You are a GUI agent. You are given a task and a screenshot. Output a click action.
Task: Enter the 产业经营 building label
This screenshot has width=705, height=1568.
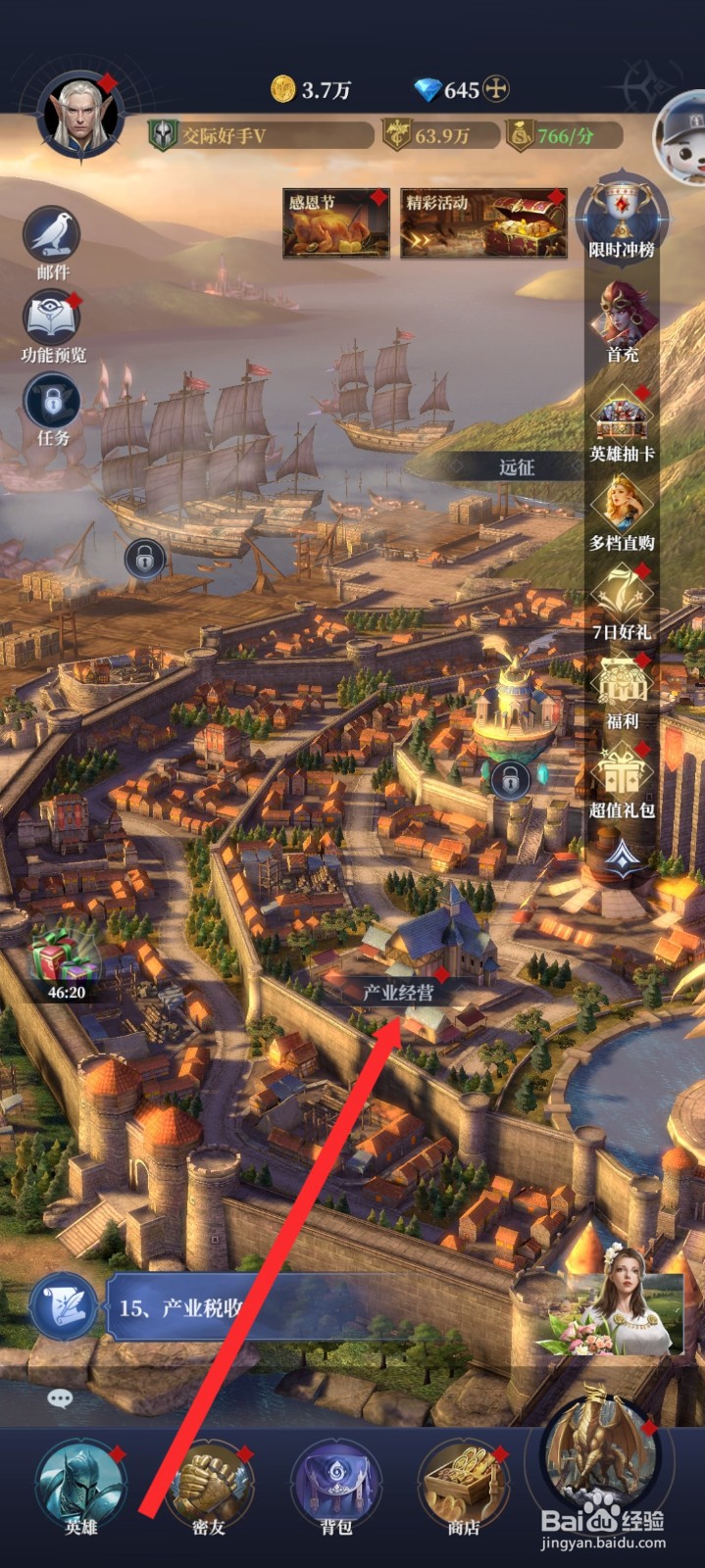(x=398, y=992)
